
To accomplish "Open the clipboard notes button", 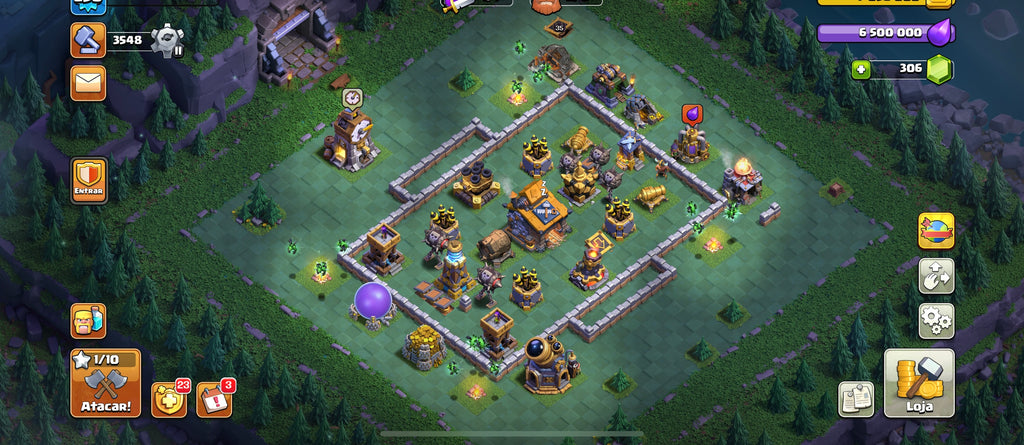I will point(855,398).
